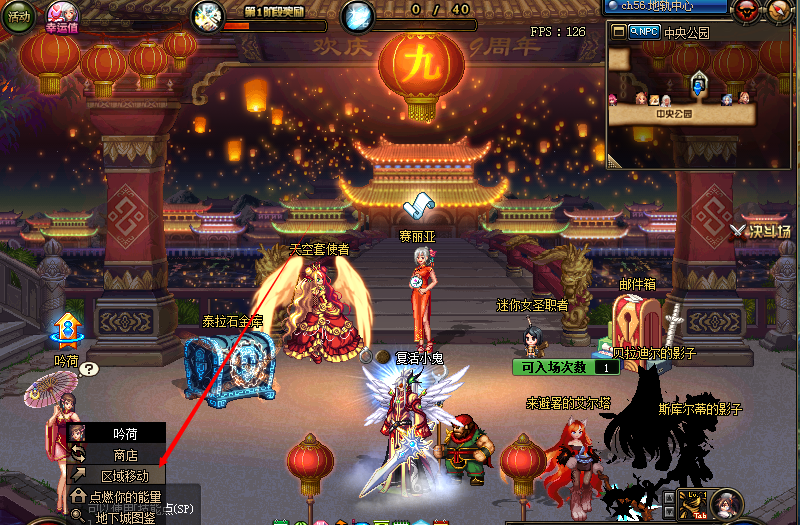This screenshot has width=800, height=525.
Task: Select the character portrait at bottom right
Action: (727, 504)
